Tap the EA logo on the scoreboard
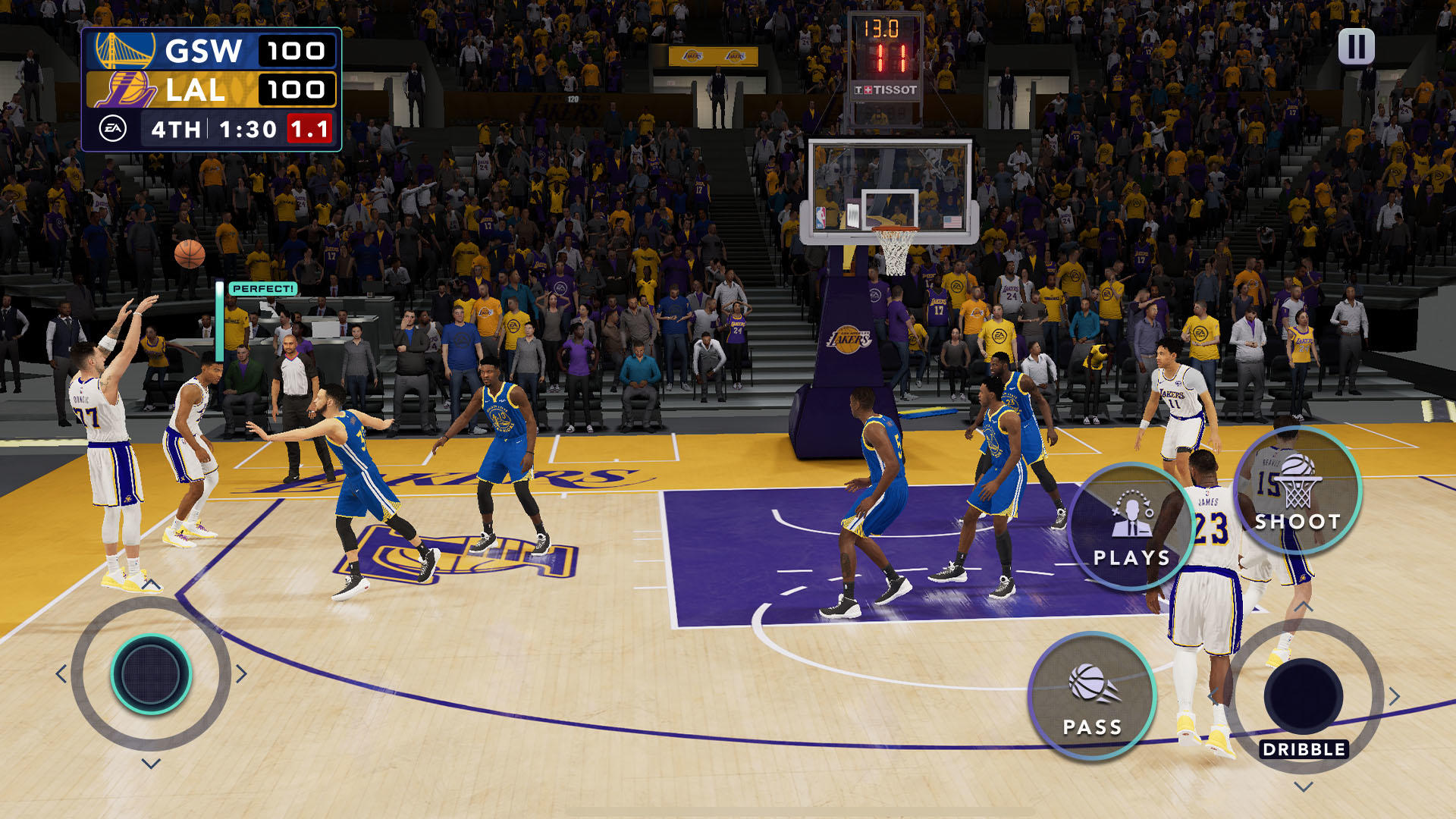The height and width of the screenshot is (819, 1456). (114, 128)
